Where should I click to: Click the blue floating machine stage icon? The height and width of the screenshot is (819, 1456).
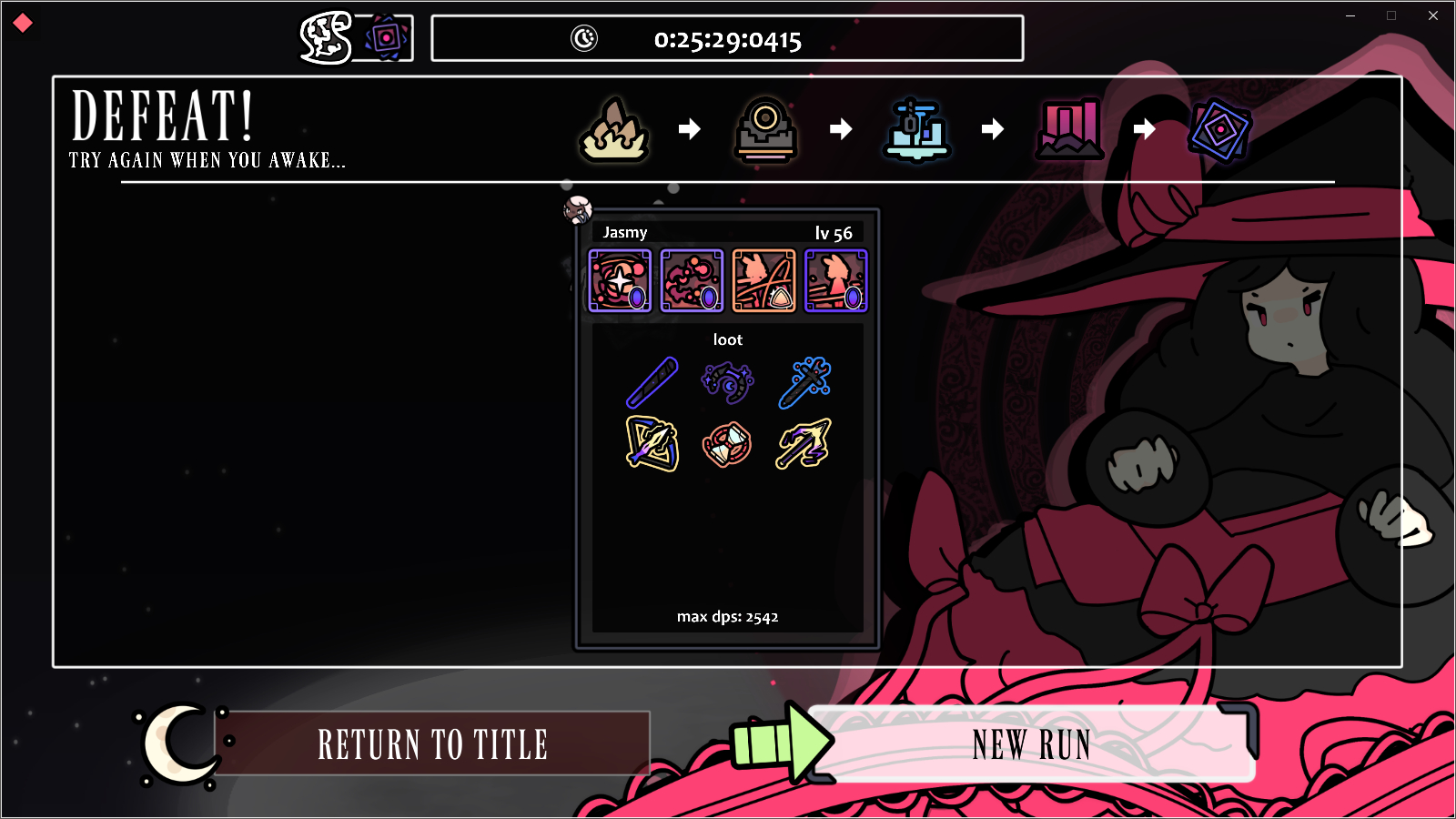pos(916,130)
